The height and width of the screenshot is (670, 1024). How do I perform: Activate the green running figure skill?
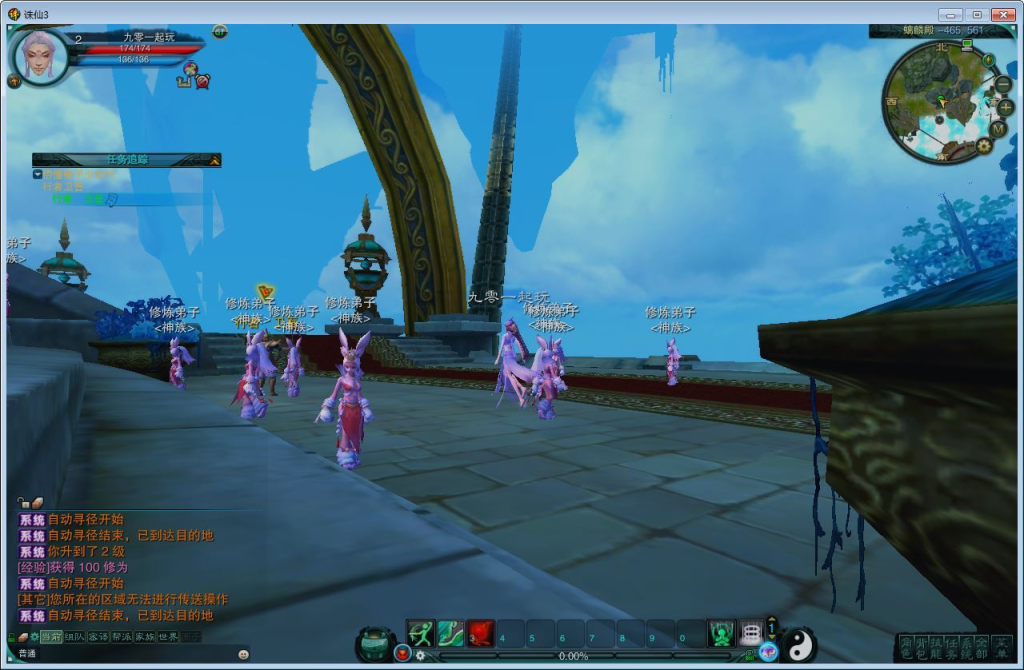(420, 633)
